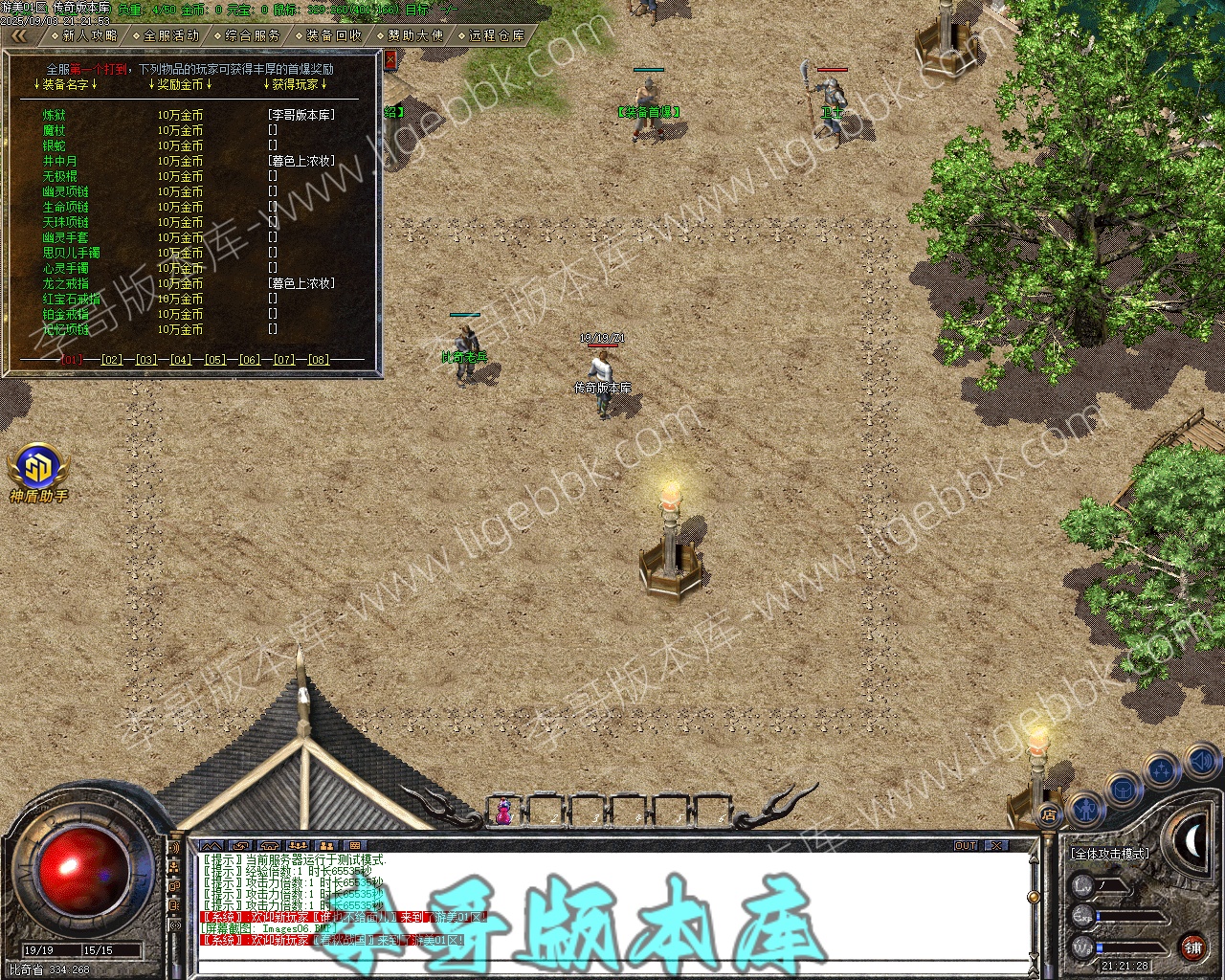Select the pink potion in the hotbar

[503, 812]
